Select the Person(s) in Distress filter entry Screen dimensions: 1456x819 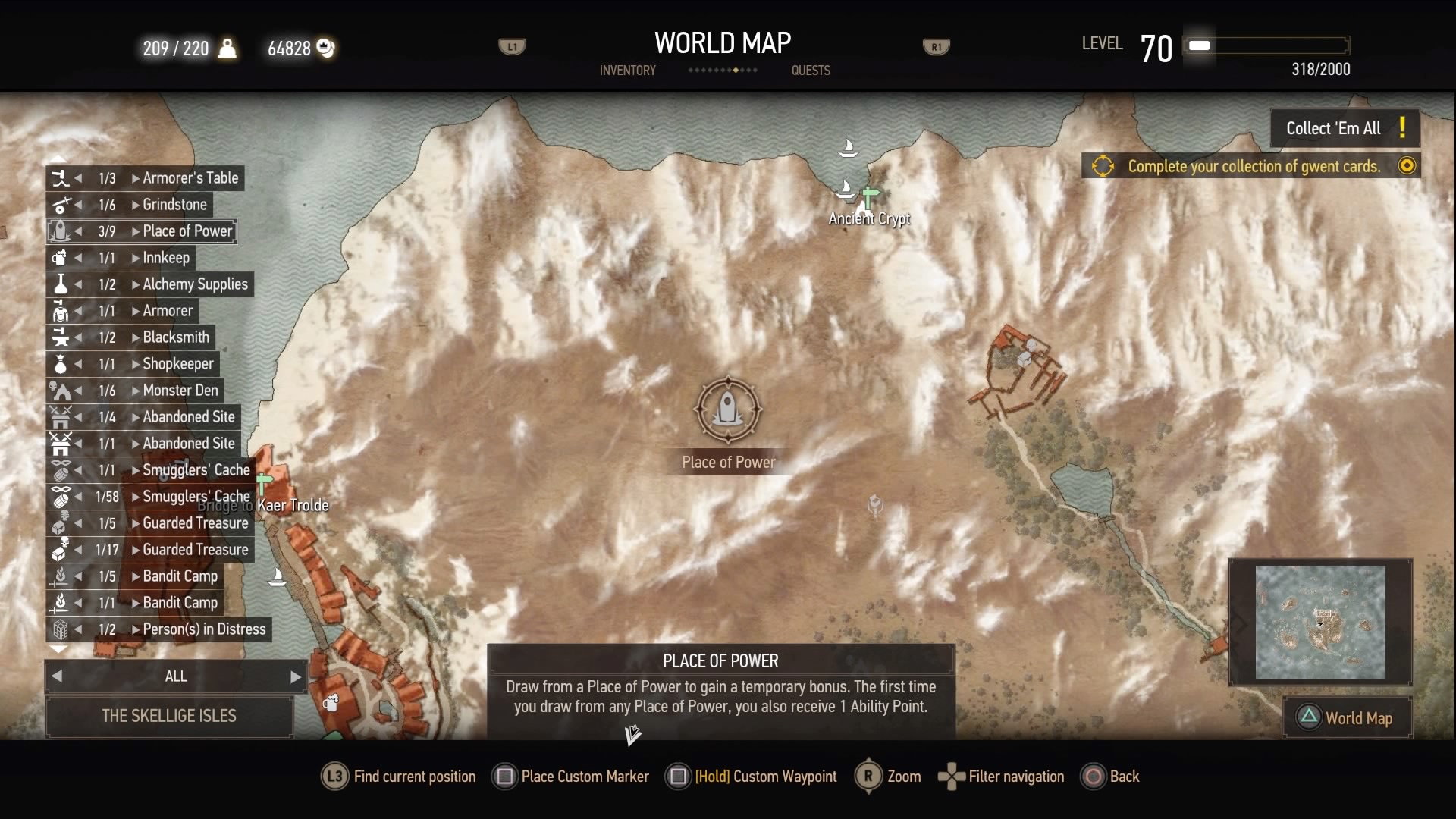click(x=204, y=629)
